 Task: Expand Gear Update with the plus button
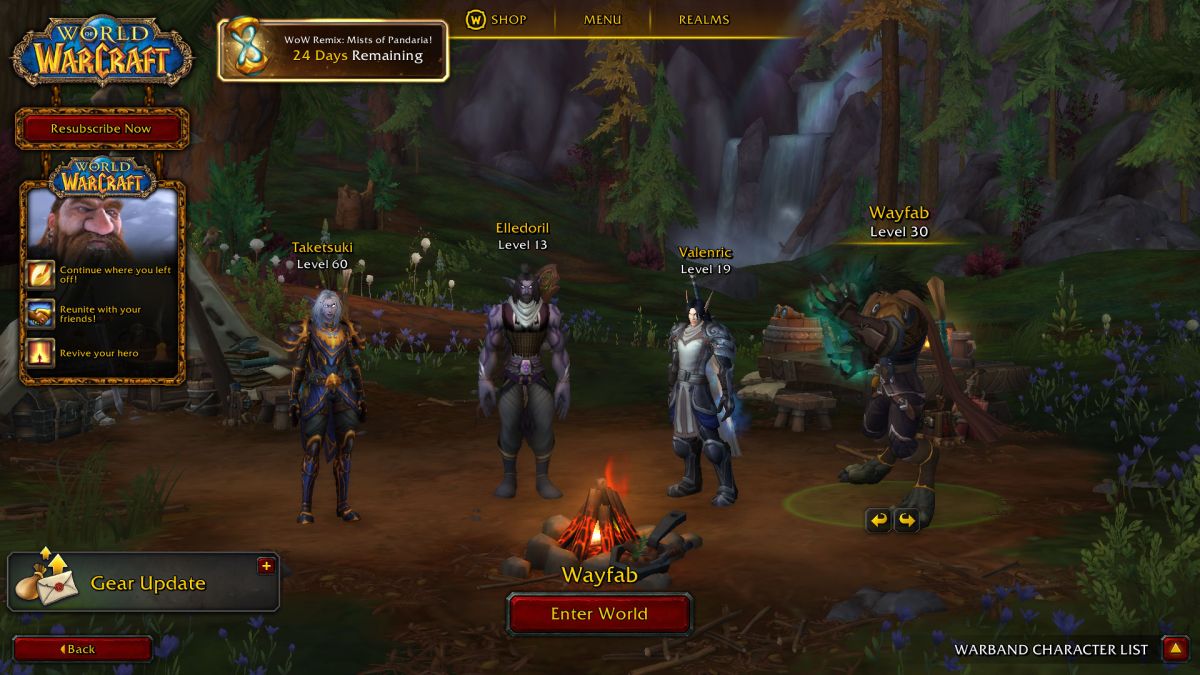tap(266, 566)
